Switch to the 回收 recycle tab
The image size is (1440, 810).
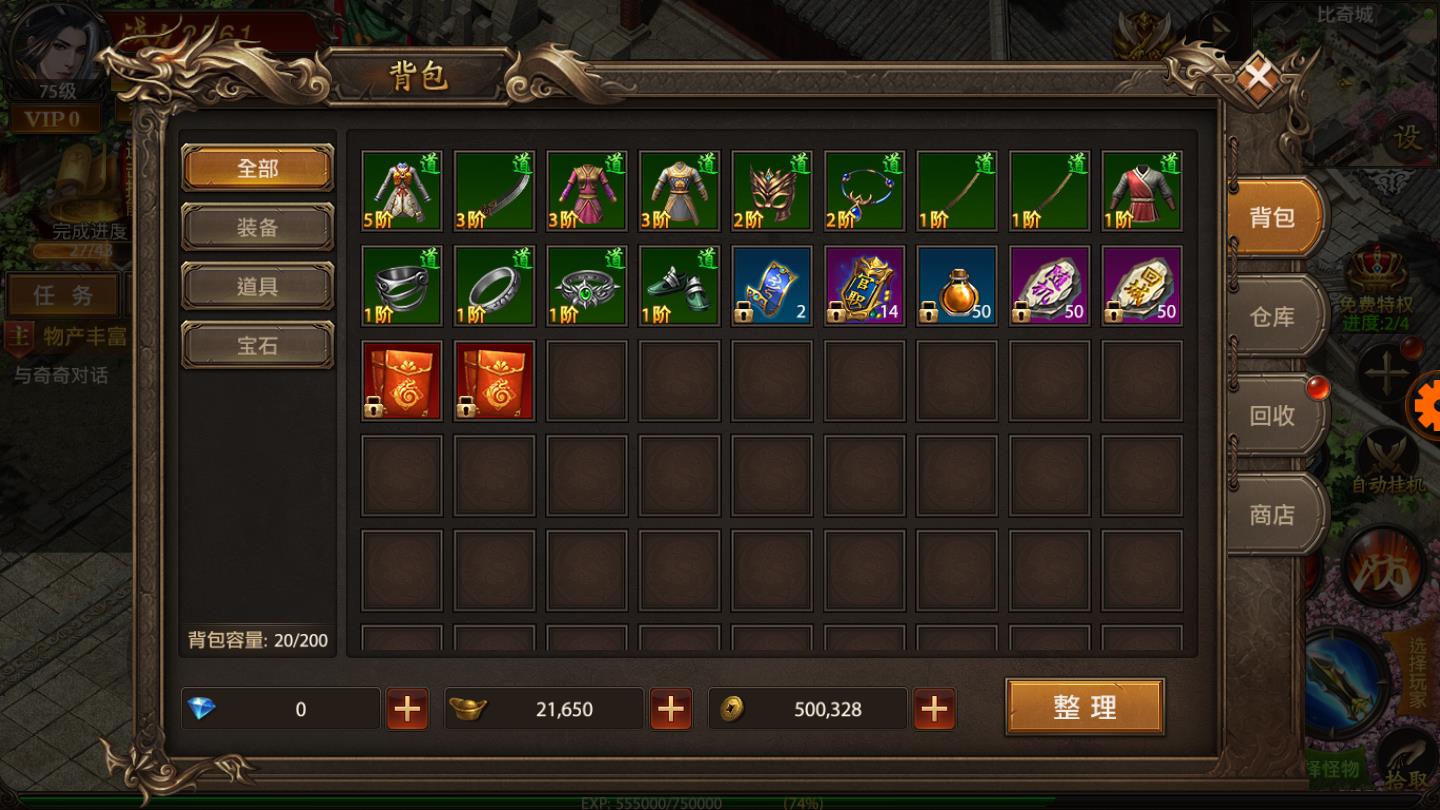(1272, 415)
